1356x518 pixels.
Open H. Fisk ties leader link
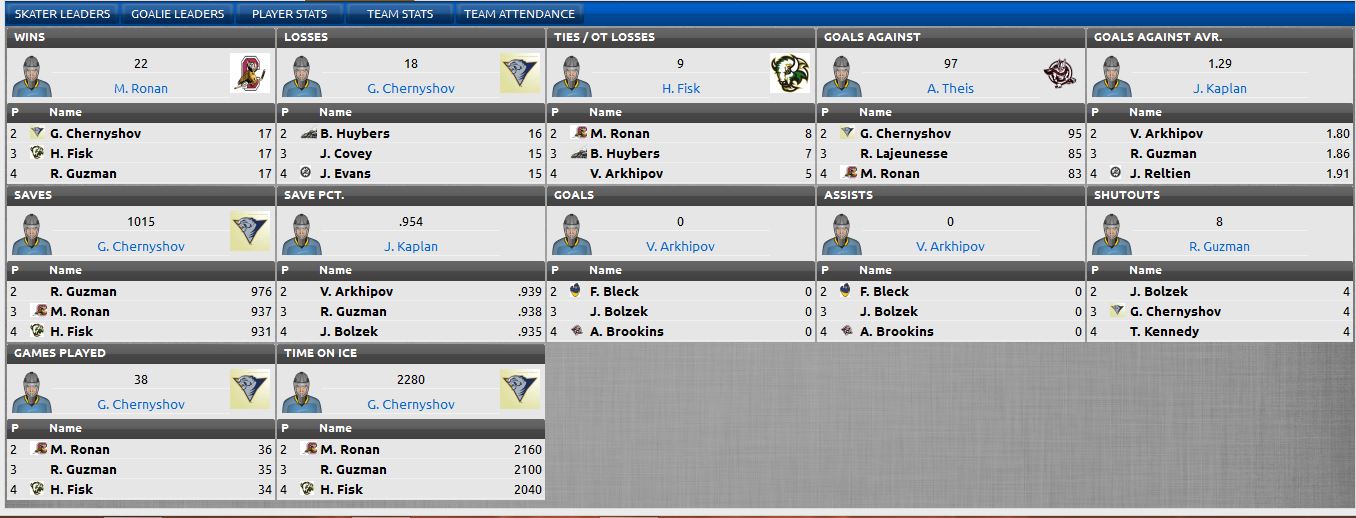(x=681, y=88)
